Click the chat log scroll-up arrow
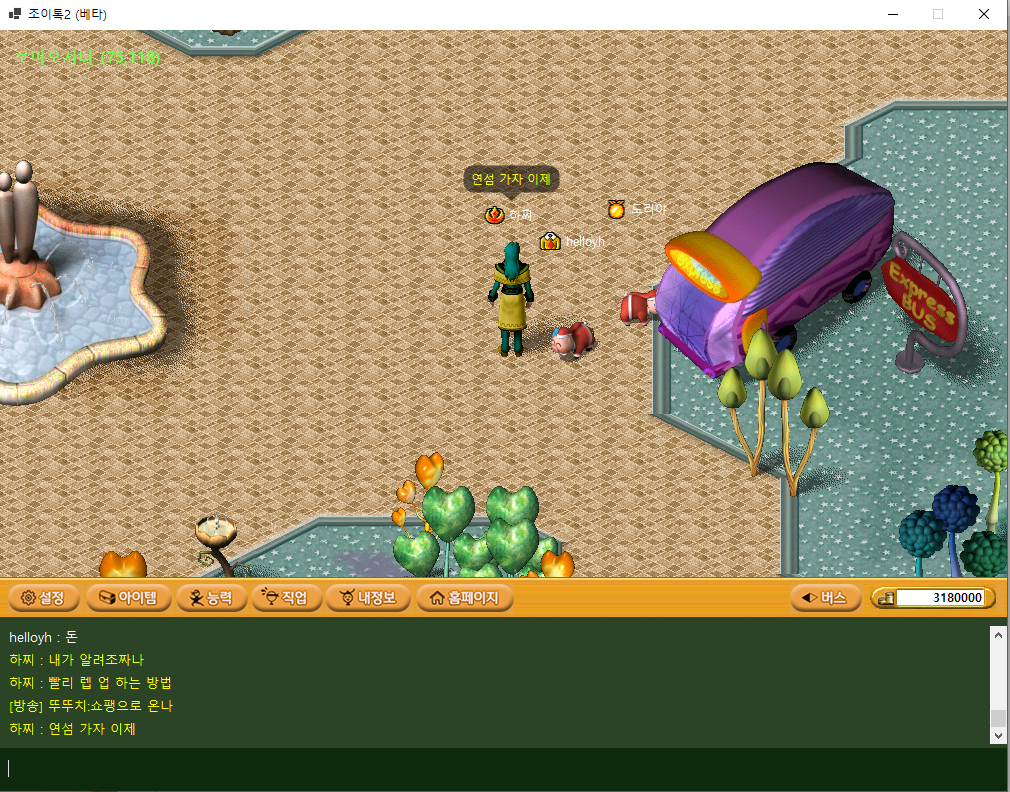The height and width of the screenshot is (792, 1010). point(996,634)
